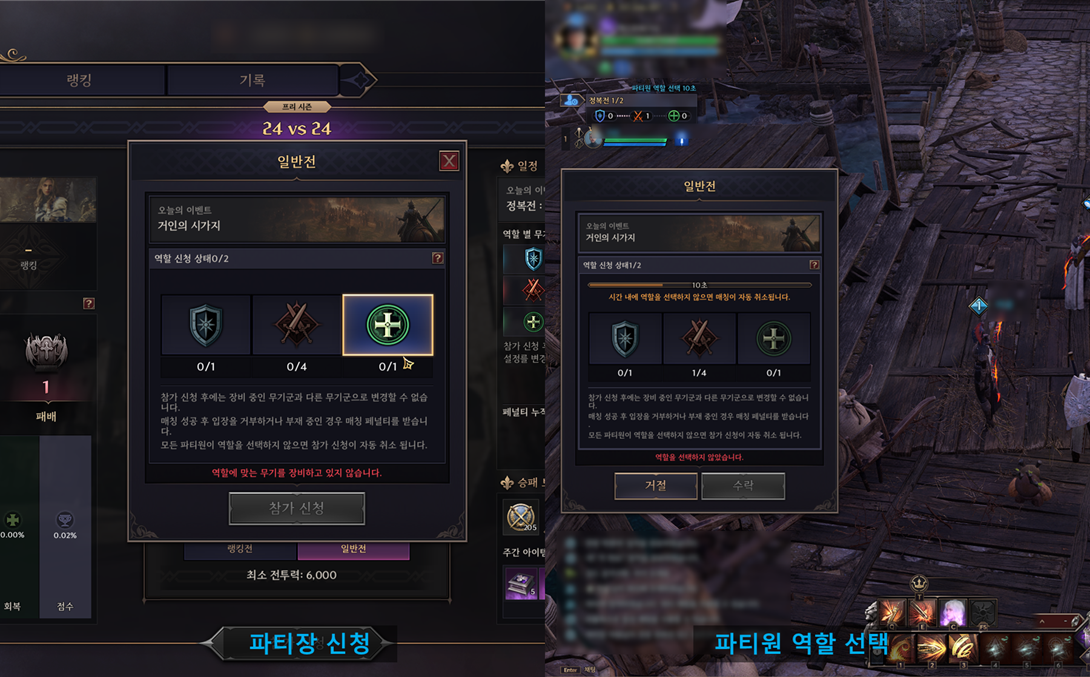This screenshot has width=1090, height=677.
Task: Close the 일반전 dialog with the red X
Action: [x=449, y=161]
